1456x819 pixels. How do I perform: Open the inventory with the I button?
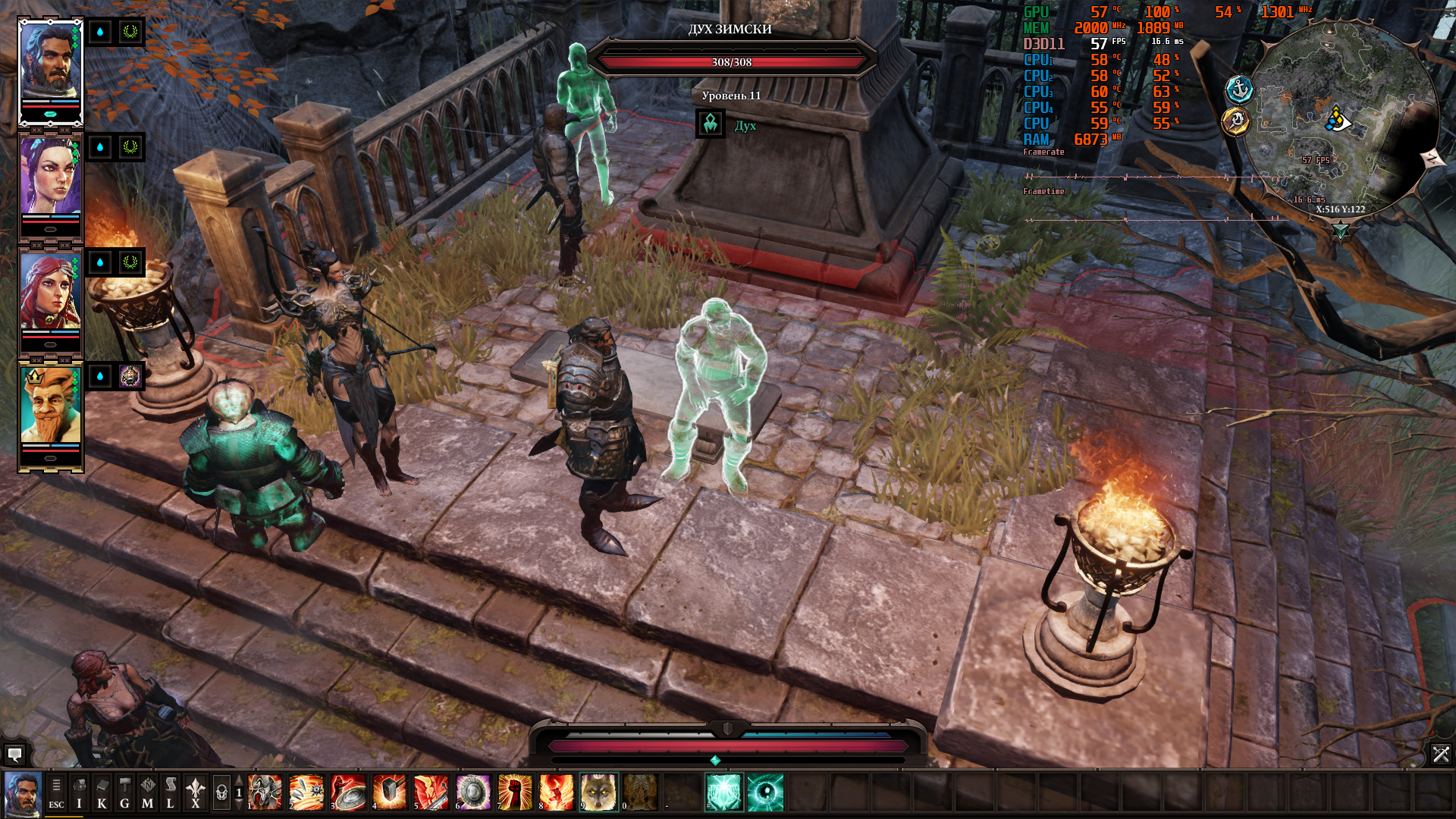tap(79, 793)
